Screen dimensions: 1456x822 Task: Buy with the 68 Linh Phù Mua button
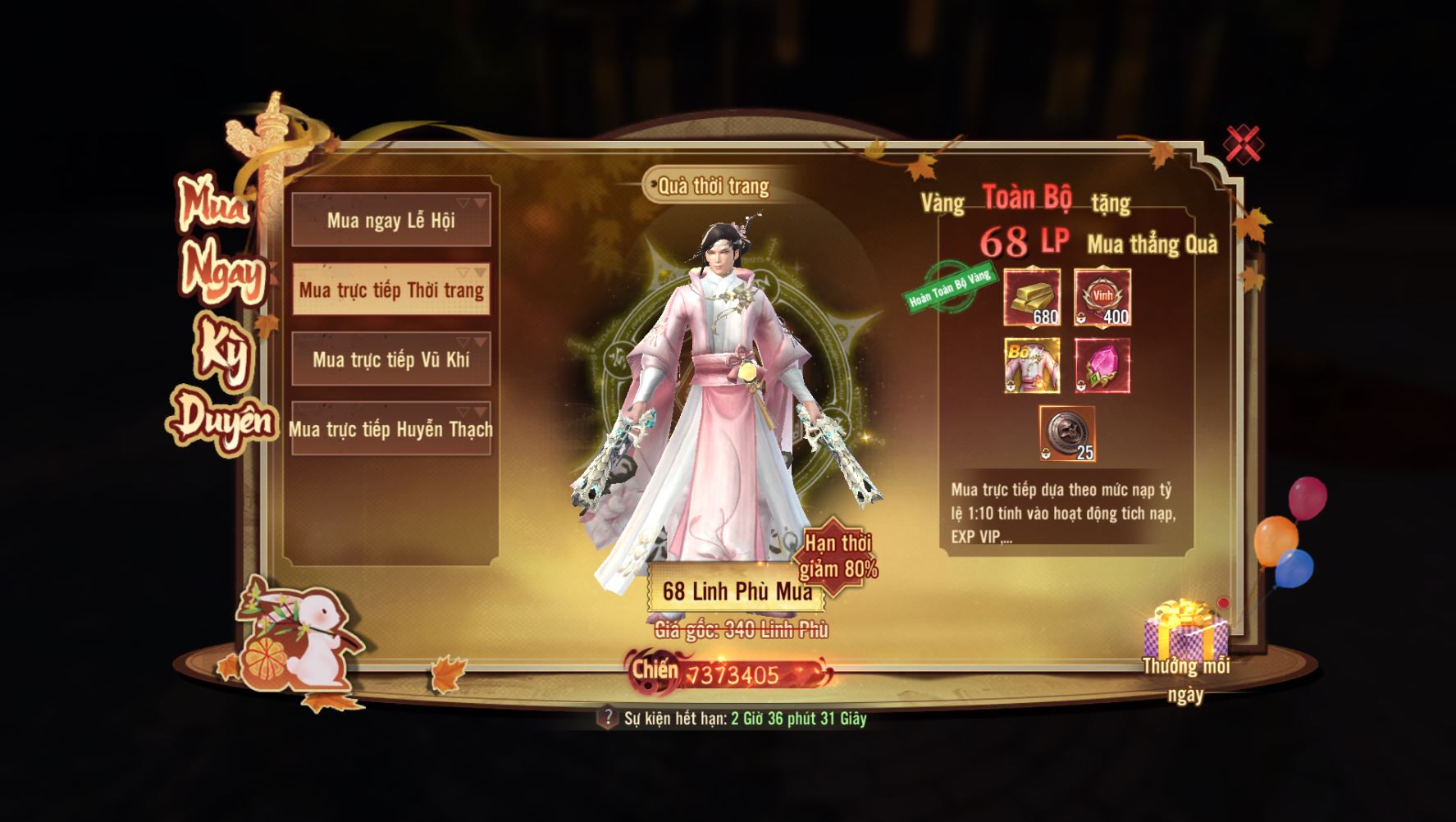point(736,591)
